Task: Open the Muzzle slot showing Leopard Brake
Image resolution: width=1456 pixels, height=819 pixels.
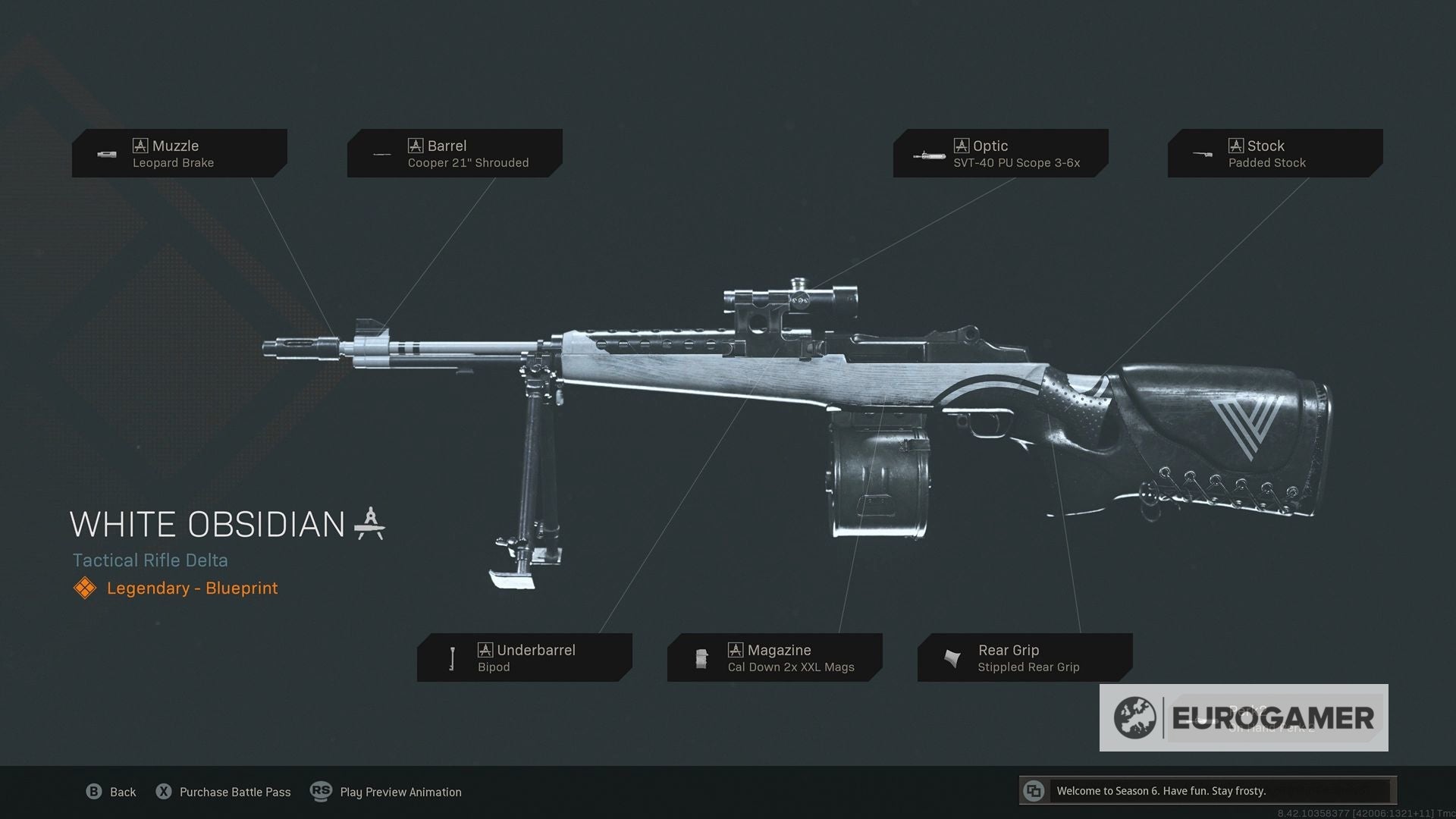Action: [179, 153]
